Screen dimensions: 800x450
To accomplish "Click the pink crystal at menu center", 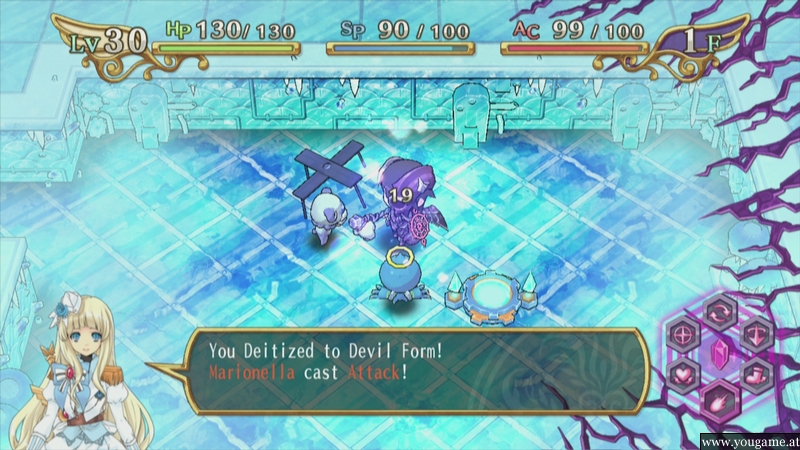I will click(x=720, y=354).
